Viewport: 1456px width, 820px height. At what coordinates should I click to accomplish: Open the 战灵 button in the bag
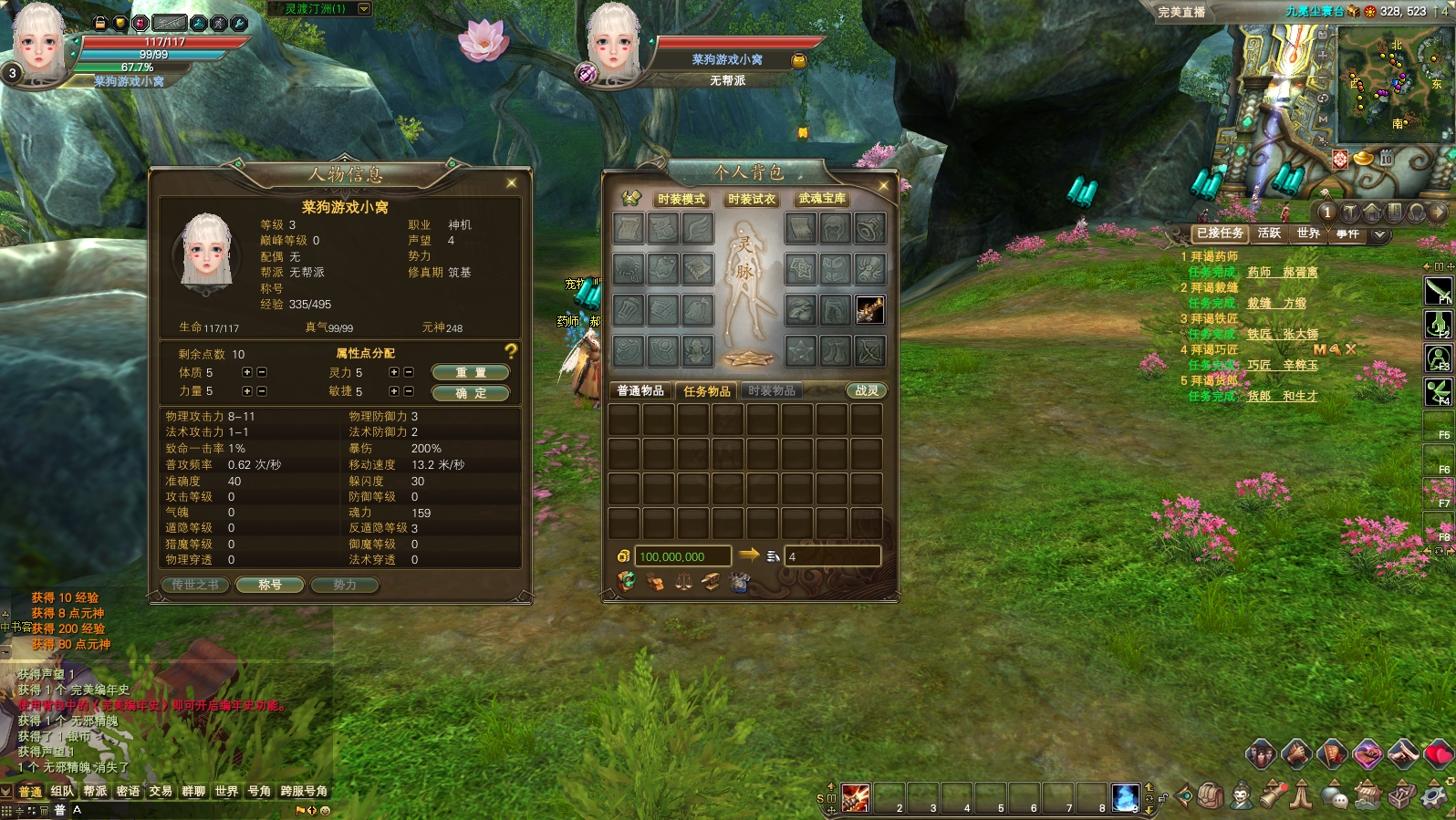click(866, 391)
